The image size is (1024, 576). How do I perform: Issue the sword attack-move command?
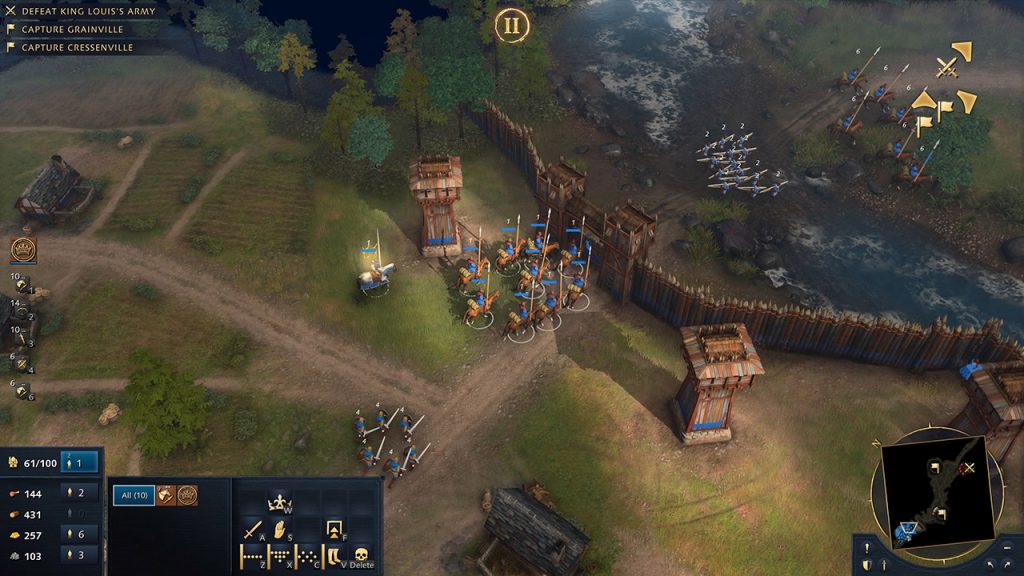[x=251, y=529]
